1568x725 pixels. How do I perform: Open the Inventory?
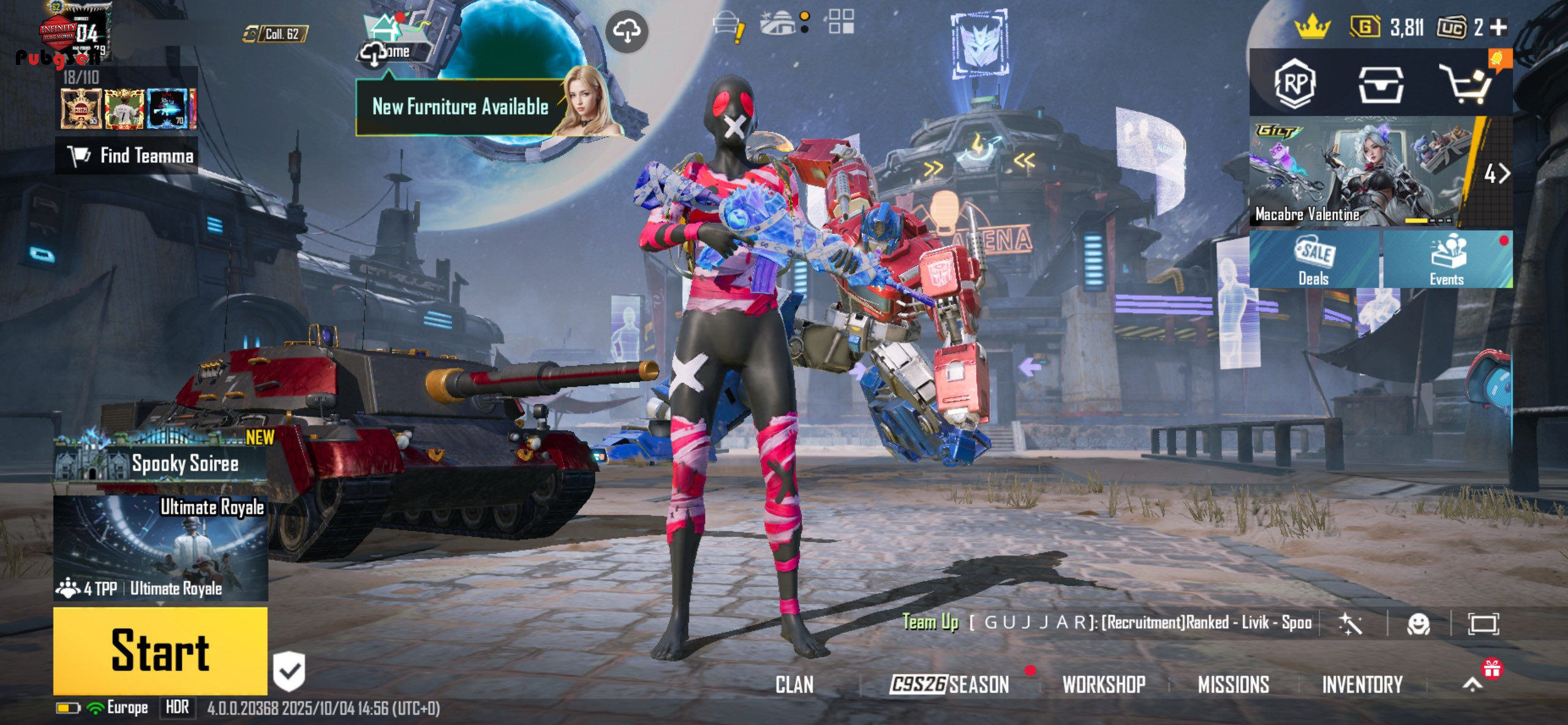pyautogui.click(x=1362, y=685)
